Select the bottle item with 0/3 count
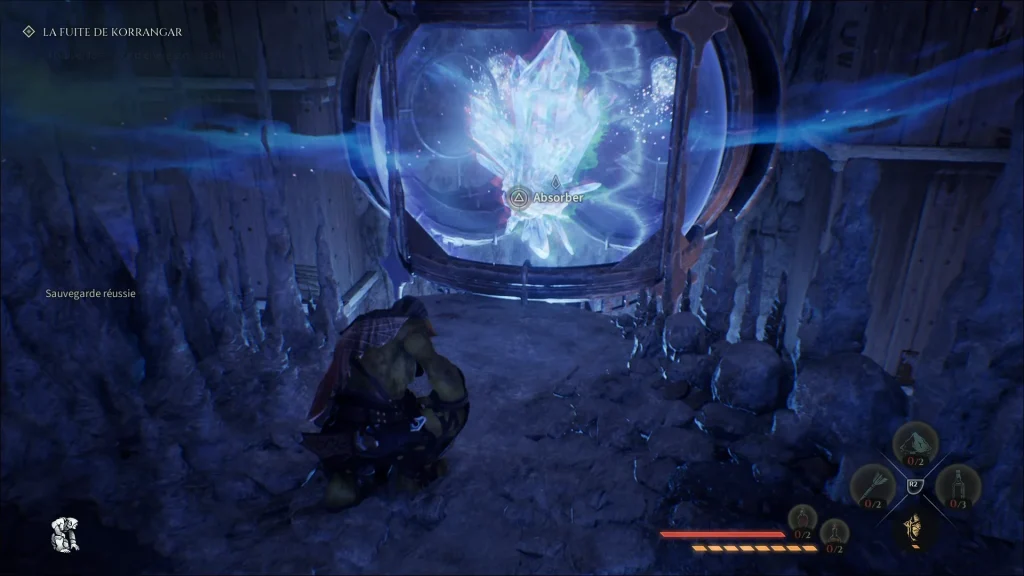 [x=957, y=486]
